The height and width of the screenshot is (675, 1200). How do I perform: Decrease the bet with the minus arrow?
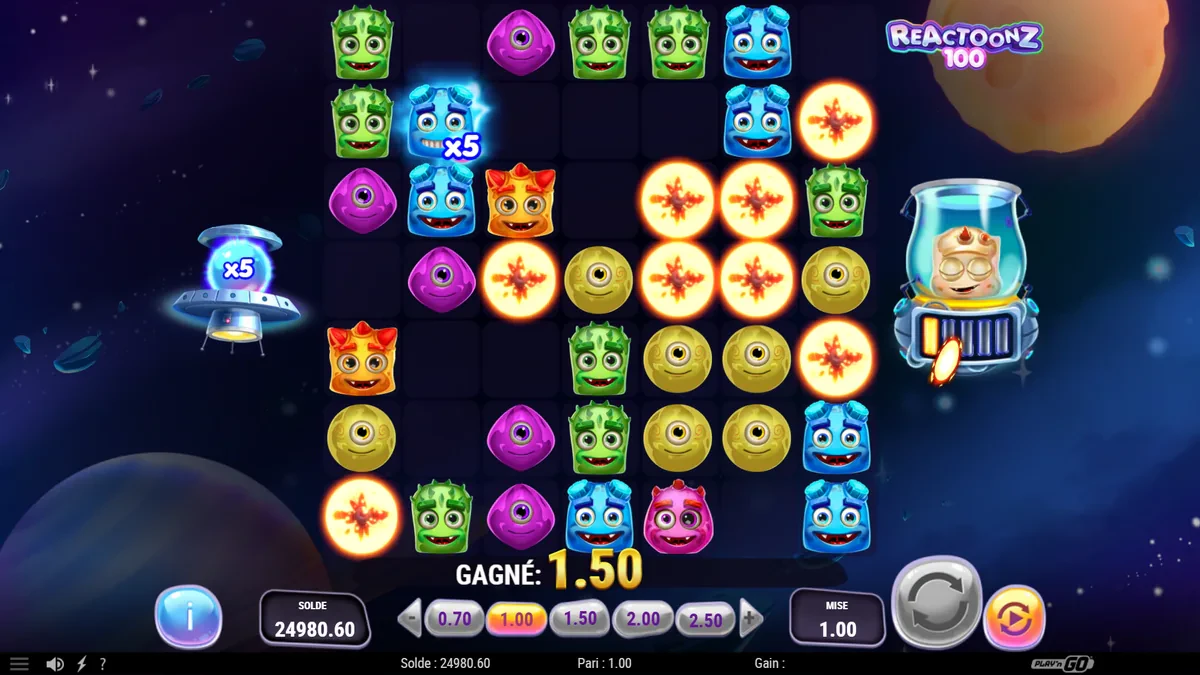click(x=410, y=619)
